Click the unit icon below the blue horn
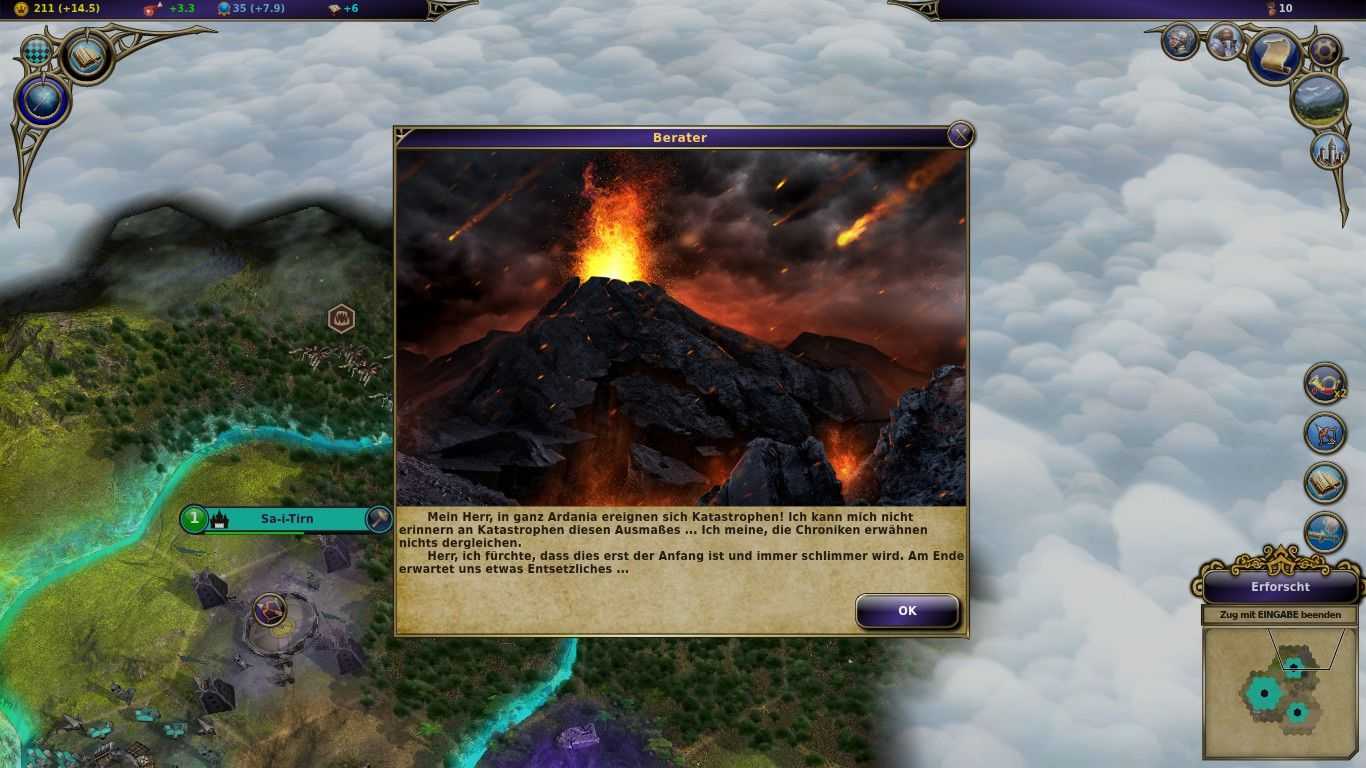This screenshot has width=1366, height=768. 1325,433
